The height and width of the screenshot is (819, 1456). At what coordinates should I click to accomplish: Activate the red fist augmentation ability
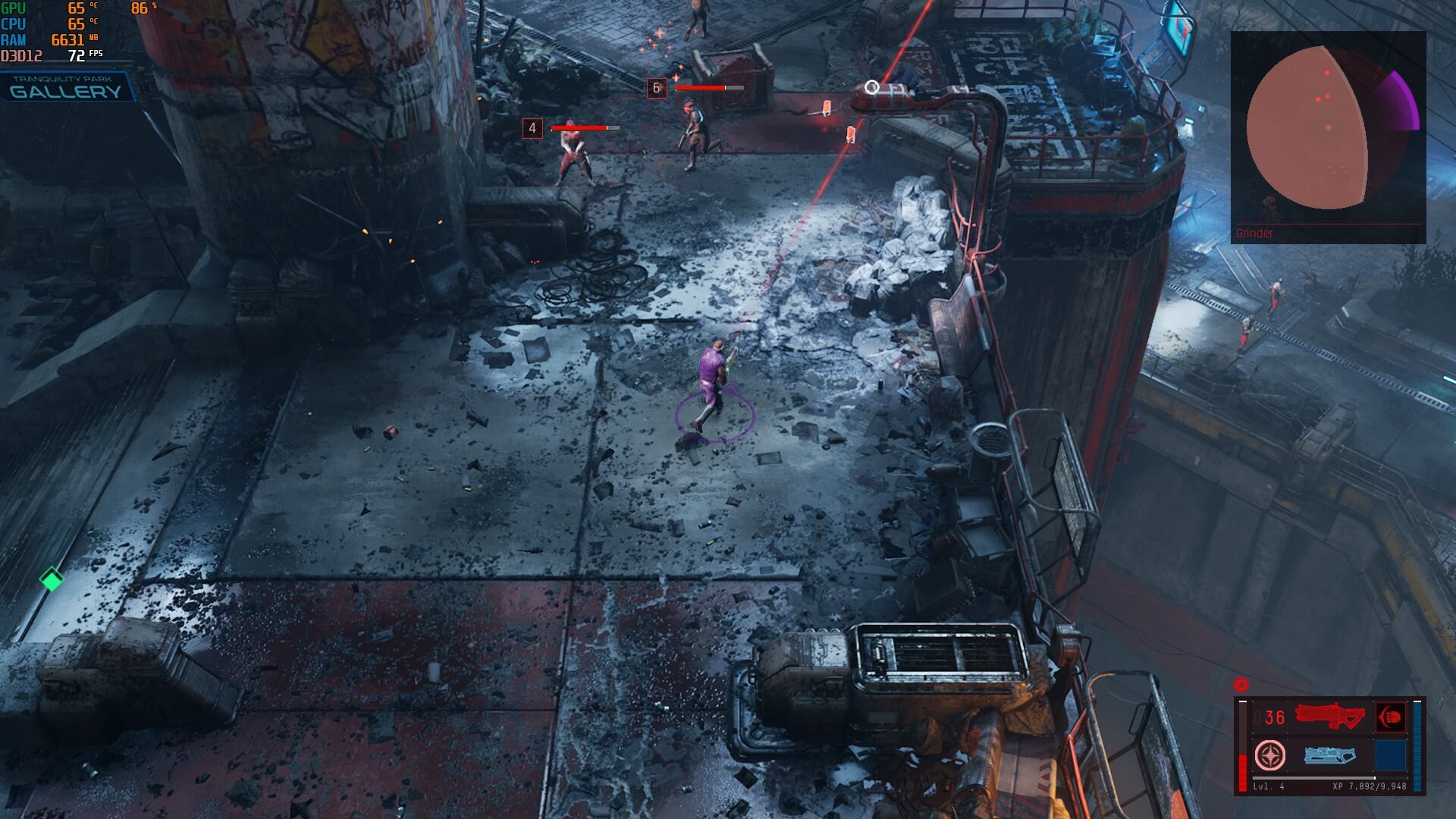[1390, 717]
